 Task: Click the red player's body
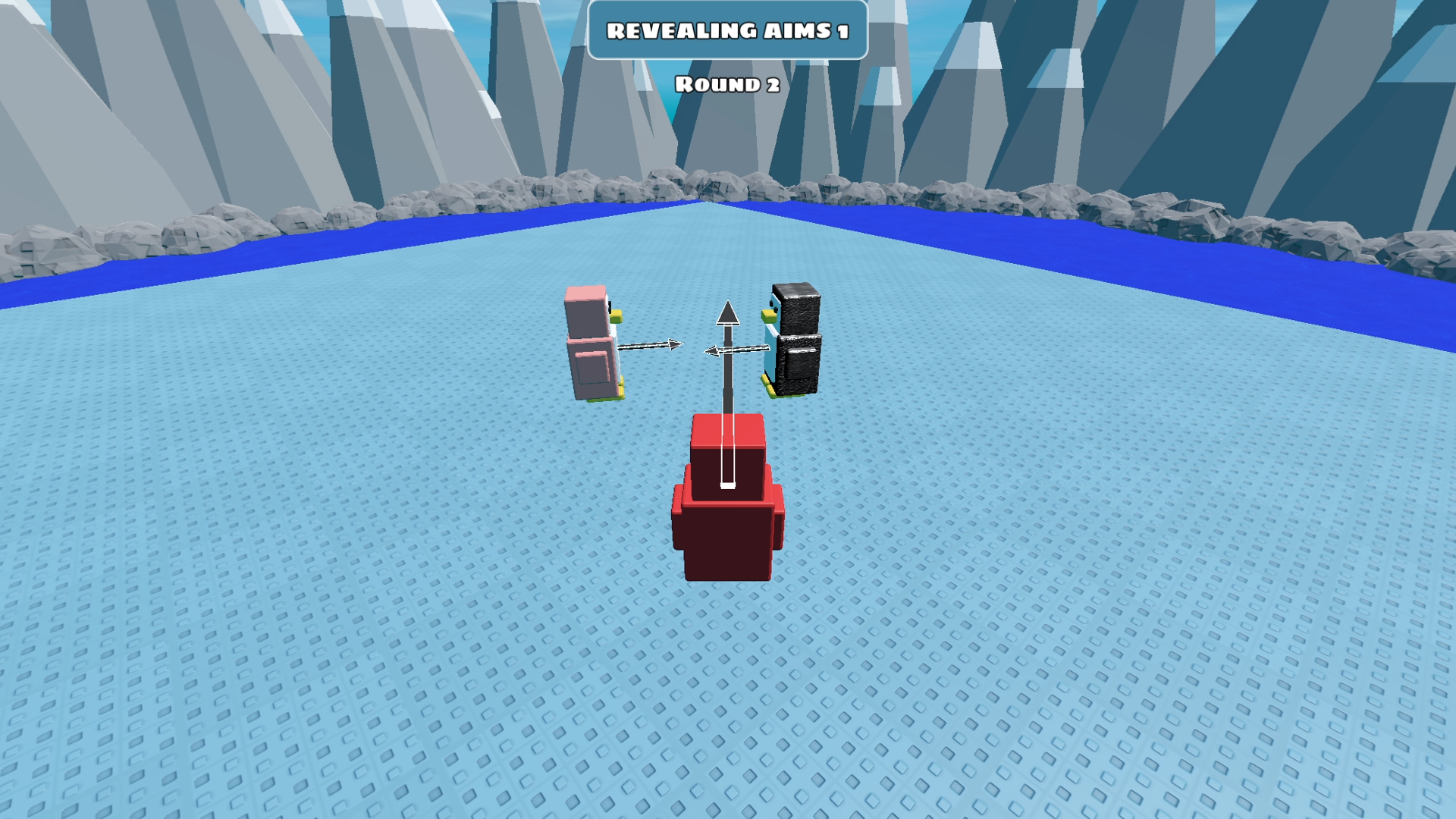tap(726, 538)
